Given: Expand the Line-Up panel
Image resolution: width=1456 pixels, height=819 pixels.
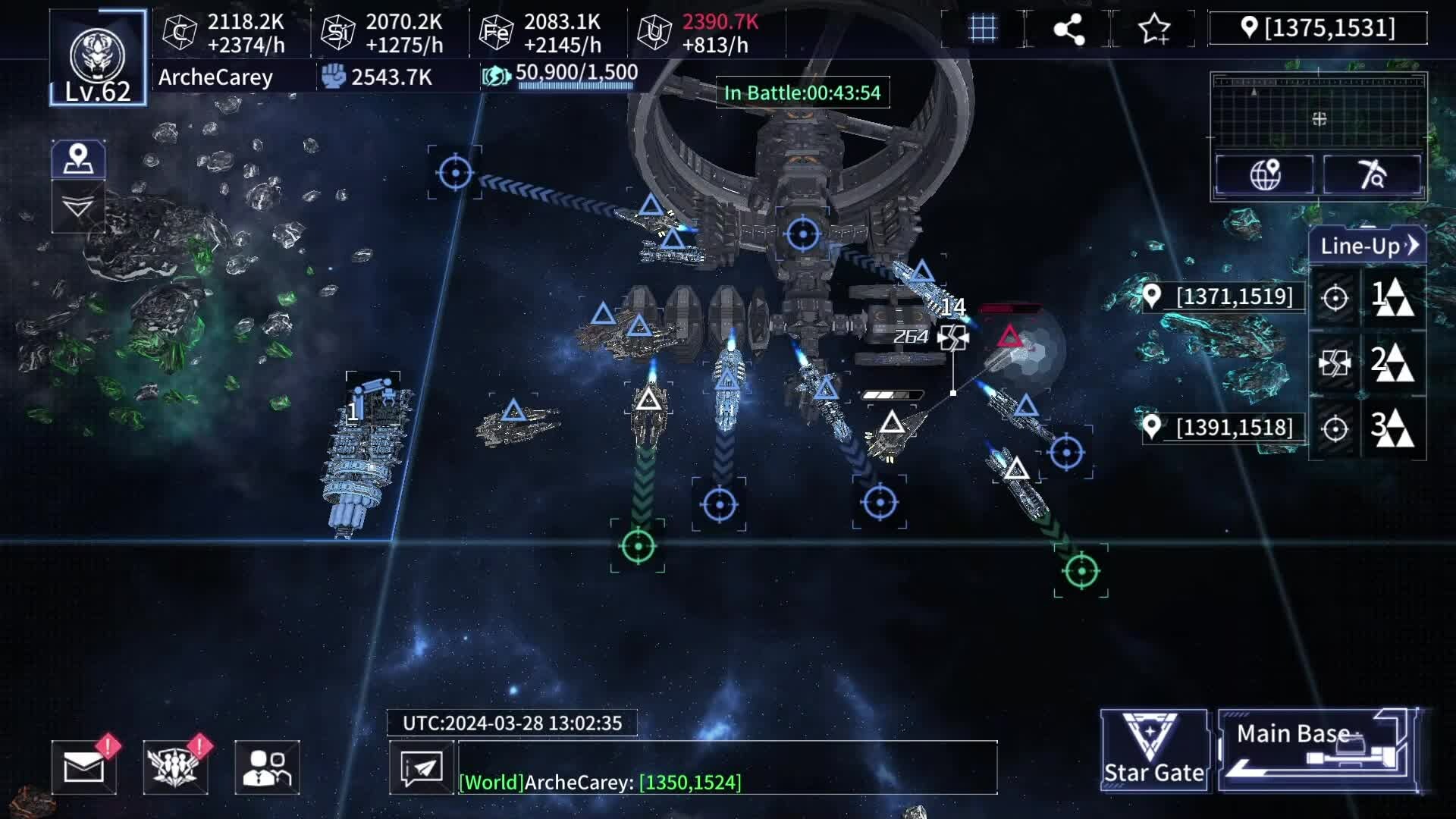Looking at the screenshot, I should 1368,246.
